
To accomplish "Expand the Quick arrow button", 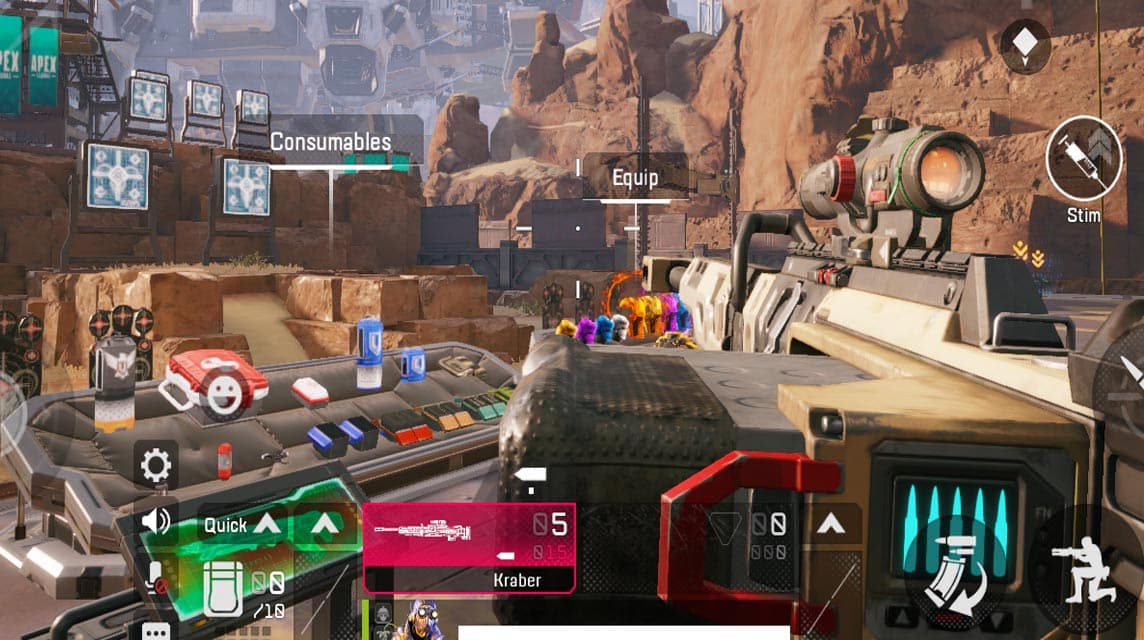I will click(x=266, y=524).
